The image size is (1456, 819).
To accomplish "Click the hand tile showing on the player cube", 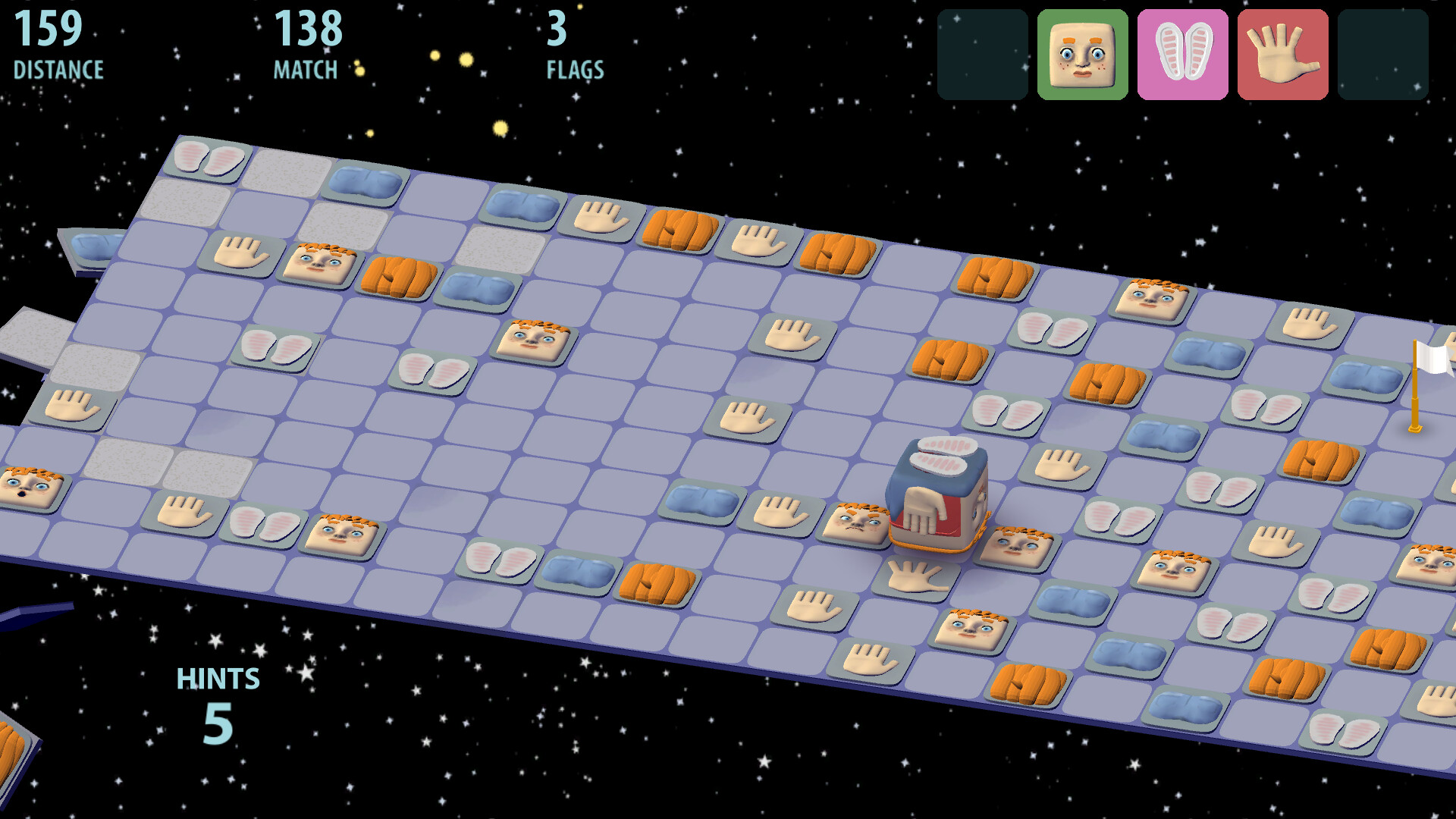I will pyautogui.click(x=924, y=514).
